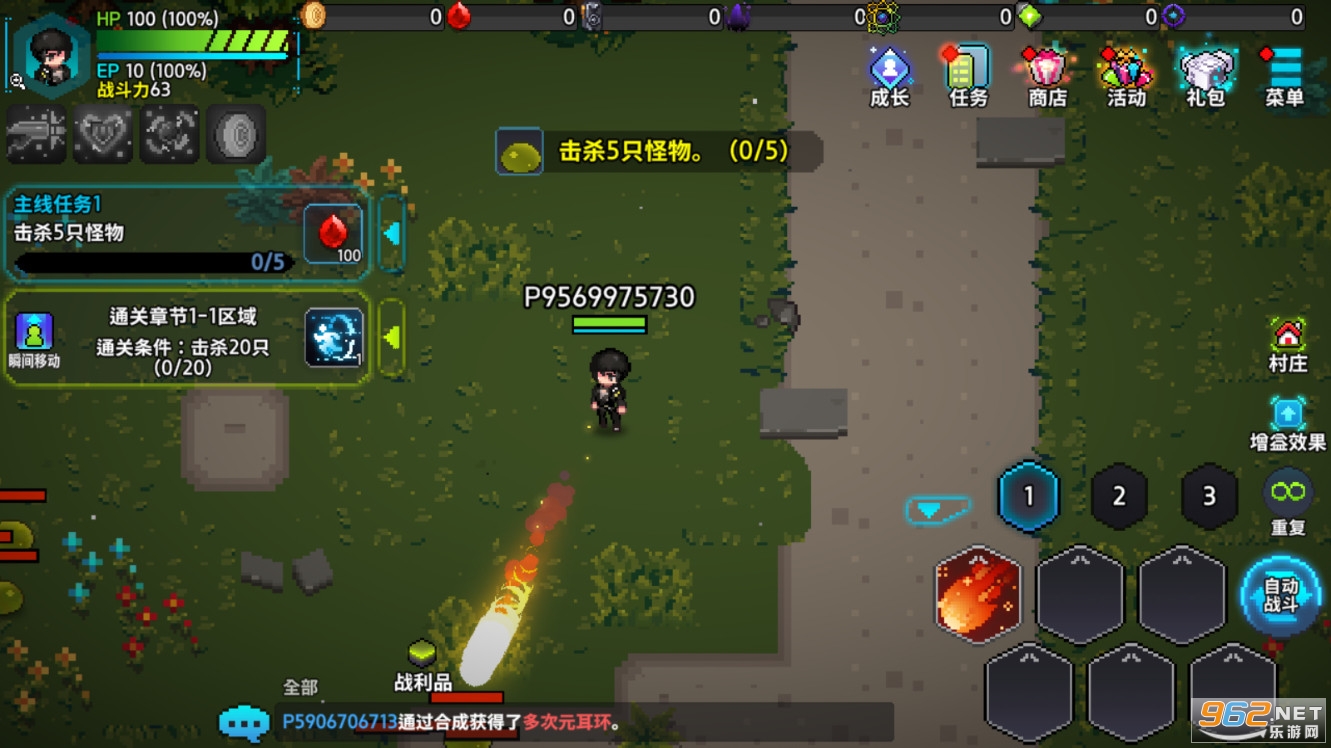Collapse the chapter 1-1 quest panel

392,335
